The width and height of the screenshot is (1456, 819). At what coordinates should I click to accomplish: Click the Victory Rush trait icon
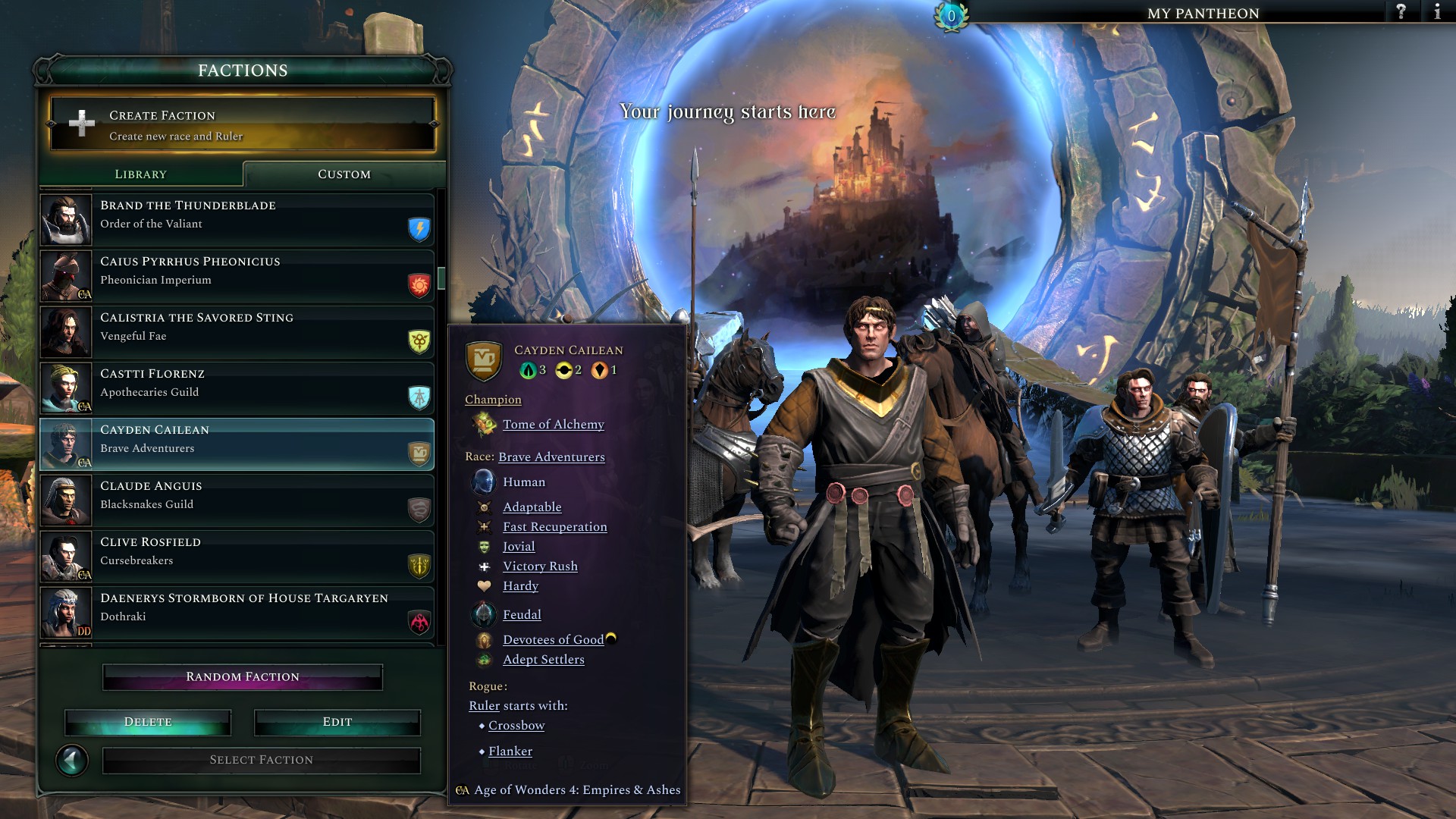click(x=484, y=566)
